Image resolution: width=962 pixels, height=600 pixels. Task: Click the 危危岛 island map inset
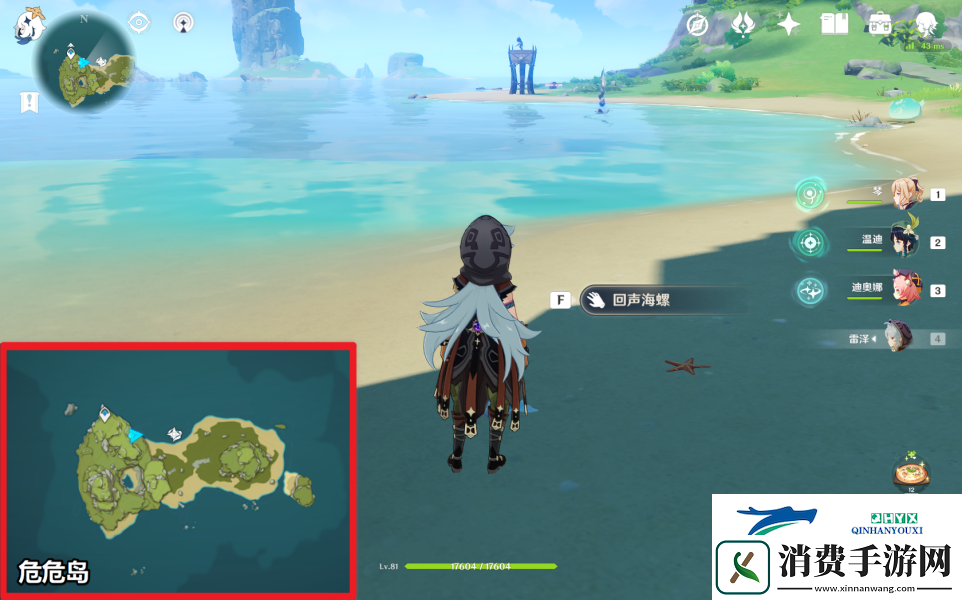point(178,468)
